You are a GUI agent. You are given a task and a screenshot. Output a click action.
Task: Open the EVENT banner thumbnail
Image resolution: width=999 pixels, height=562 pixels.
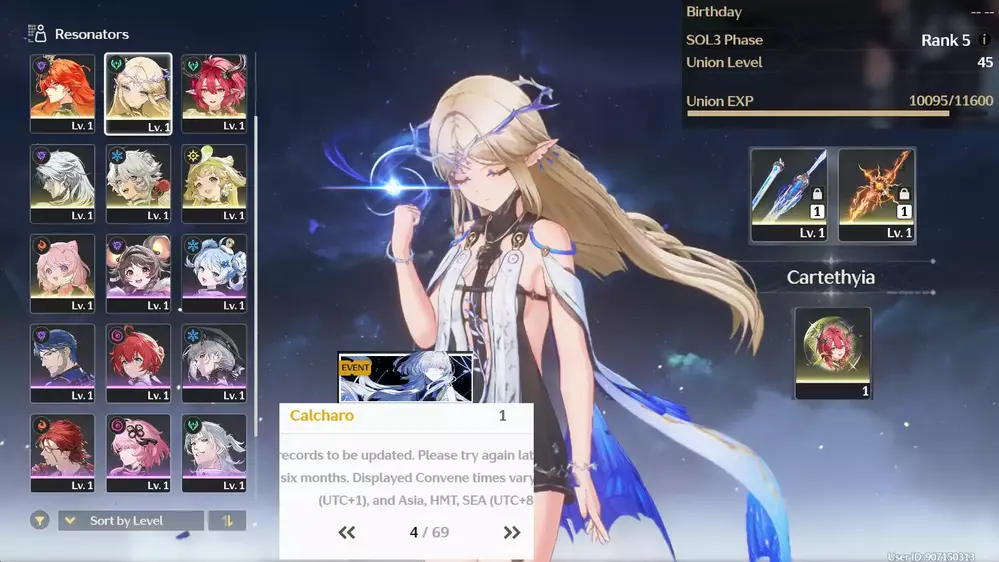point(406,377)
